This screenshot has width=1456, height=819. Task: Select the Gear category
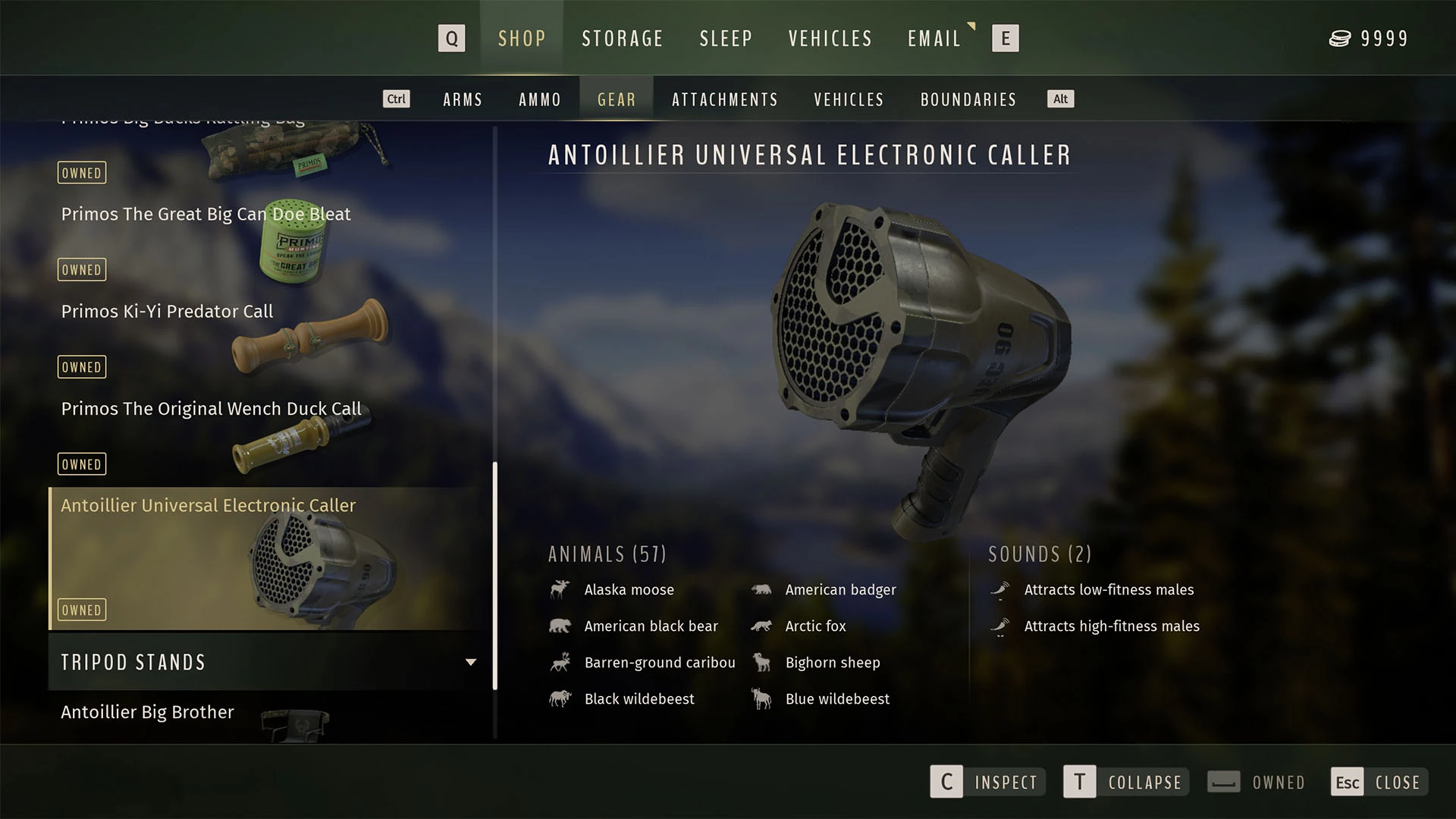617,99
